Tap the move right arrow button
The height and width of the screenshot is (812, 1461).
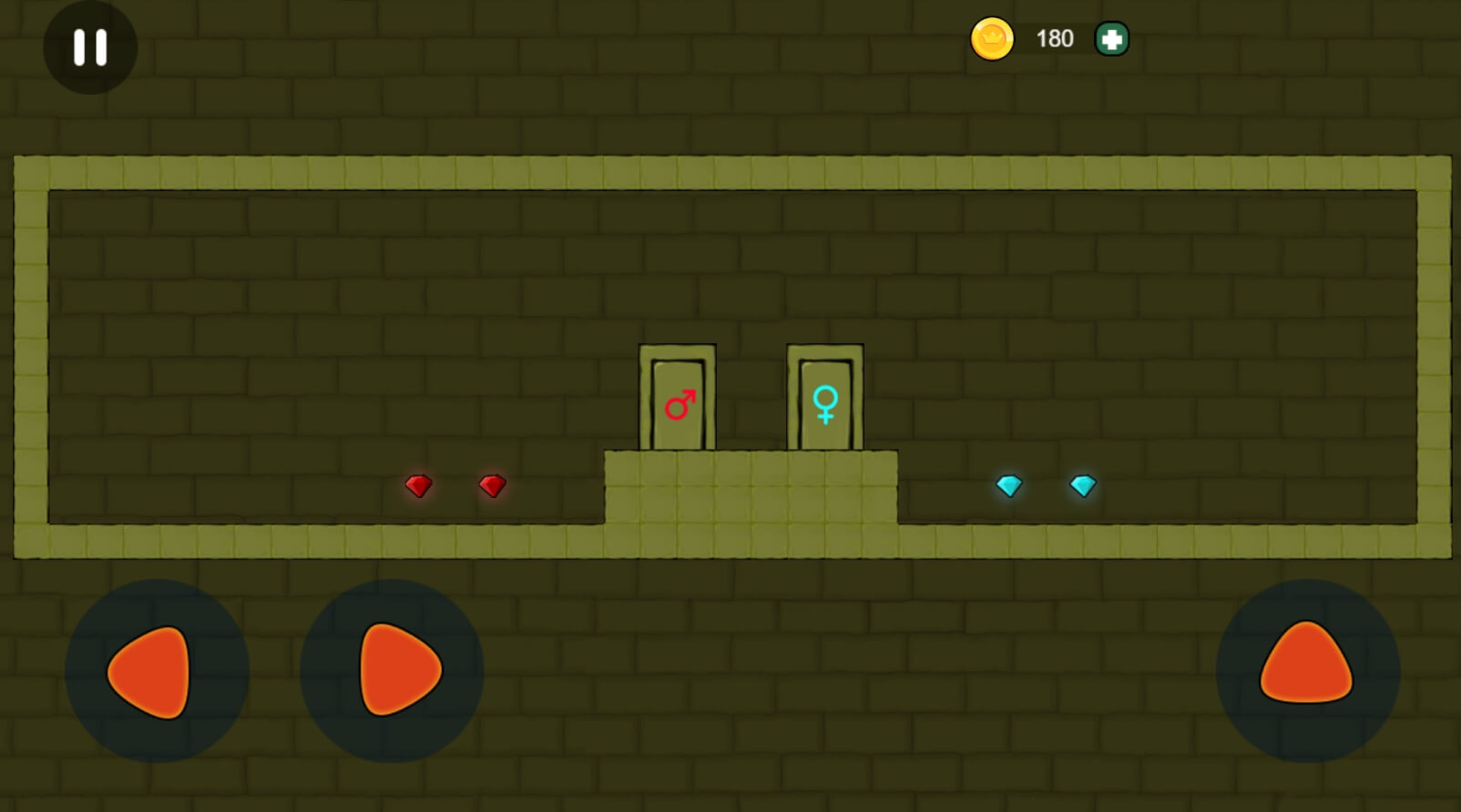coord(393,672)
